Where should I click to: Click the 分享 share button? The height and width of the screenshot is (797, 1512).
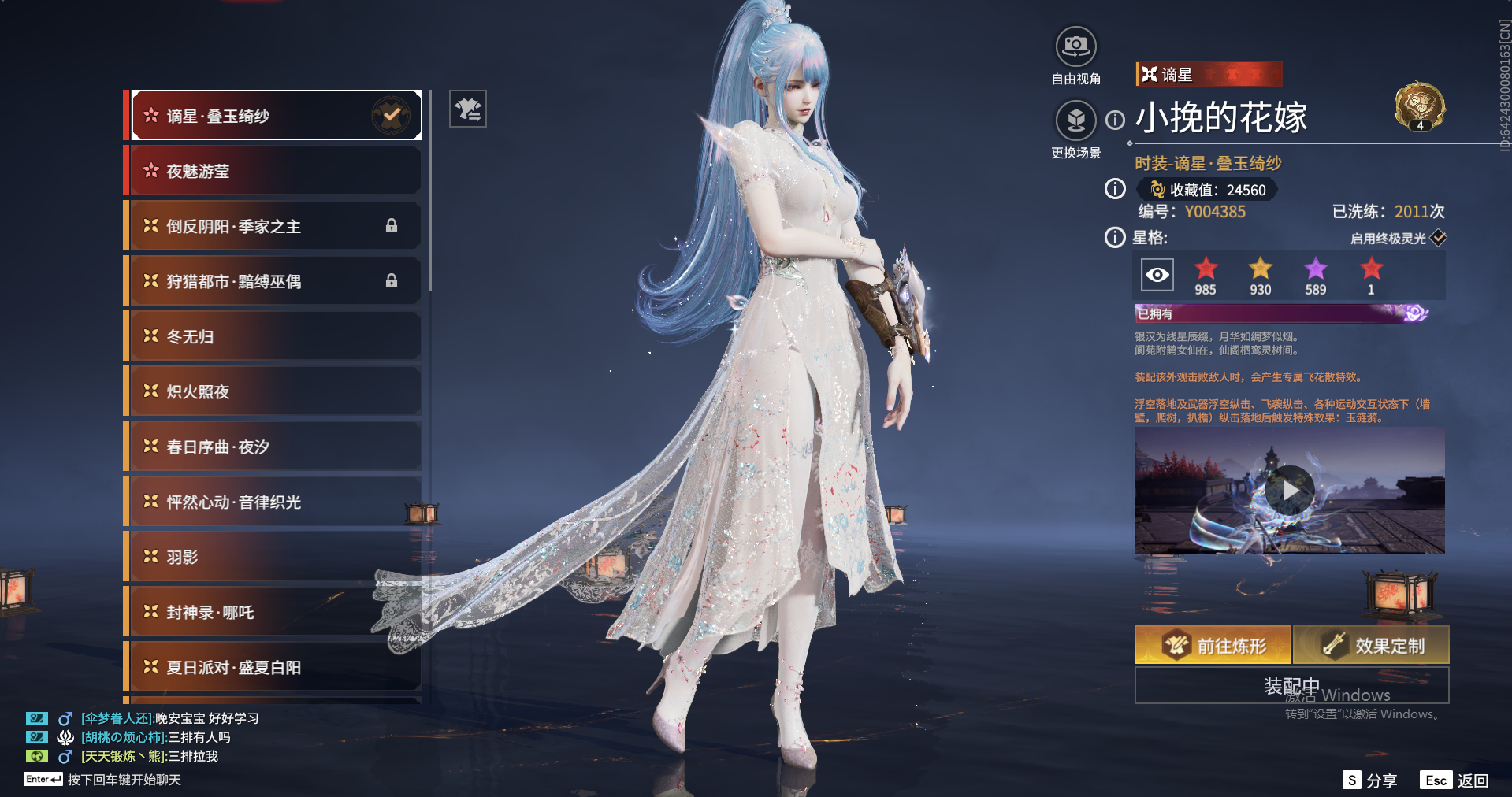[1370, 780]
